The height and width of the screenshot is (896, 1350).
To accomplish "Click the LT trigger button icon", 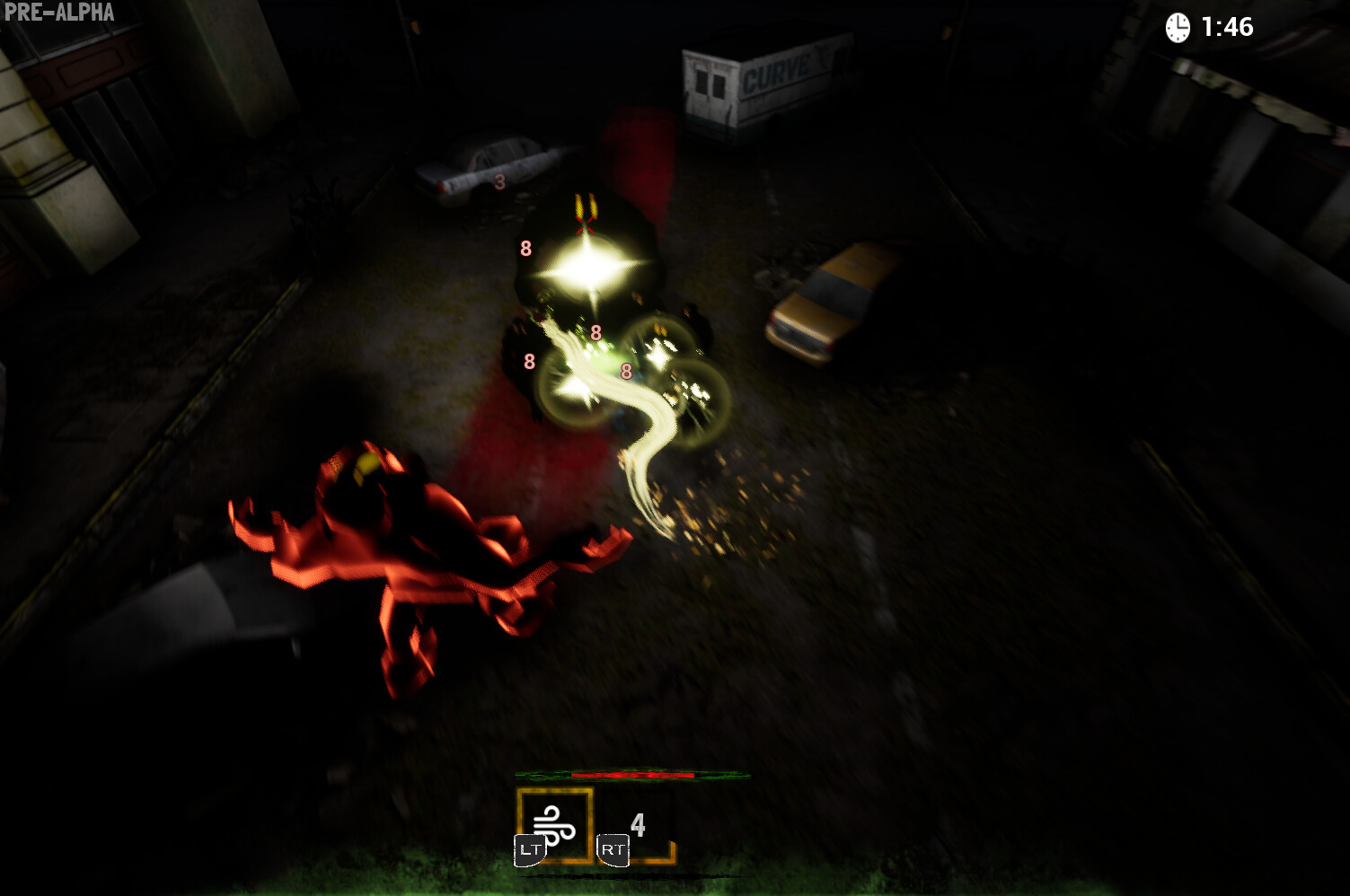I will point(530,845).
